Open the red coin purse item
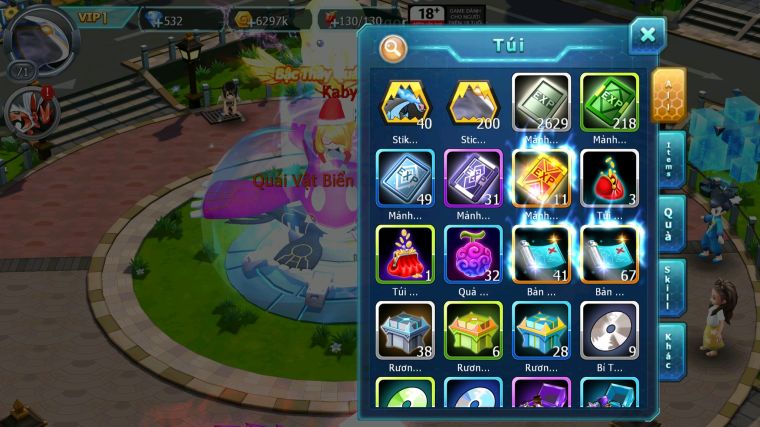 click(x=405, y=255)
